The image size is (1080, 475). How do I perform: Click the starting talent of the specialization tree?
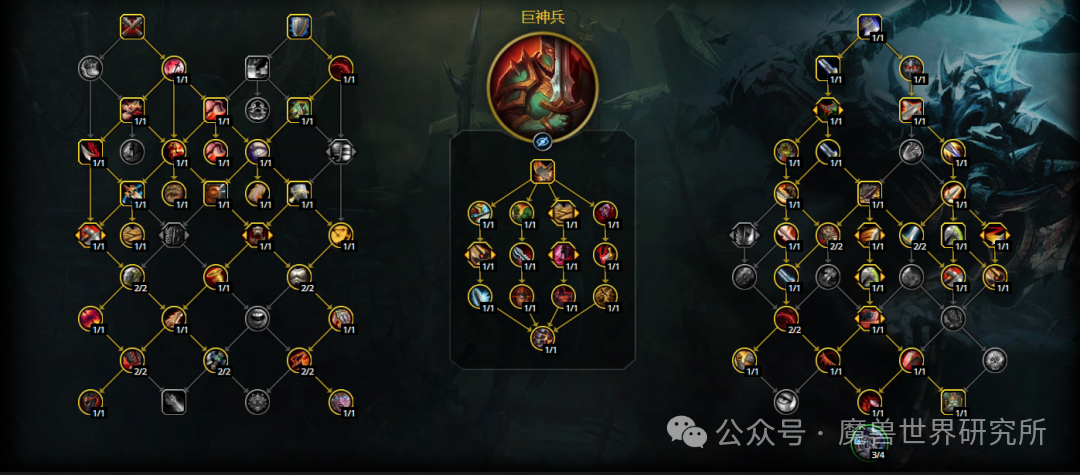coord(868,27)
